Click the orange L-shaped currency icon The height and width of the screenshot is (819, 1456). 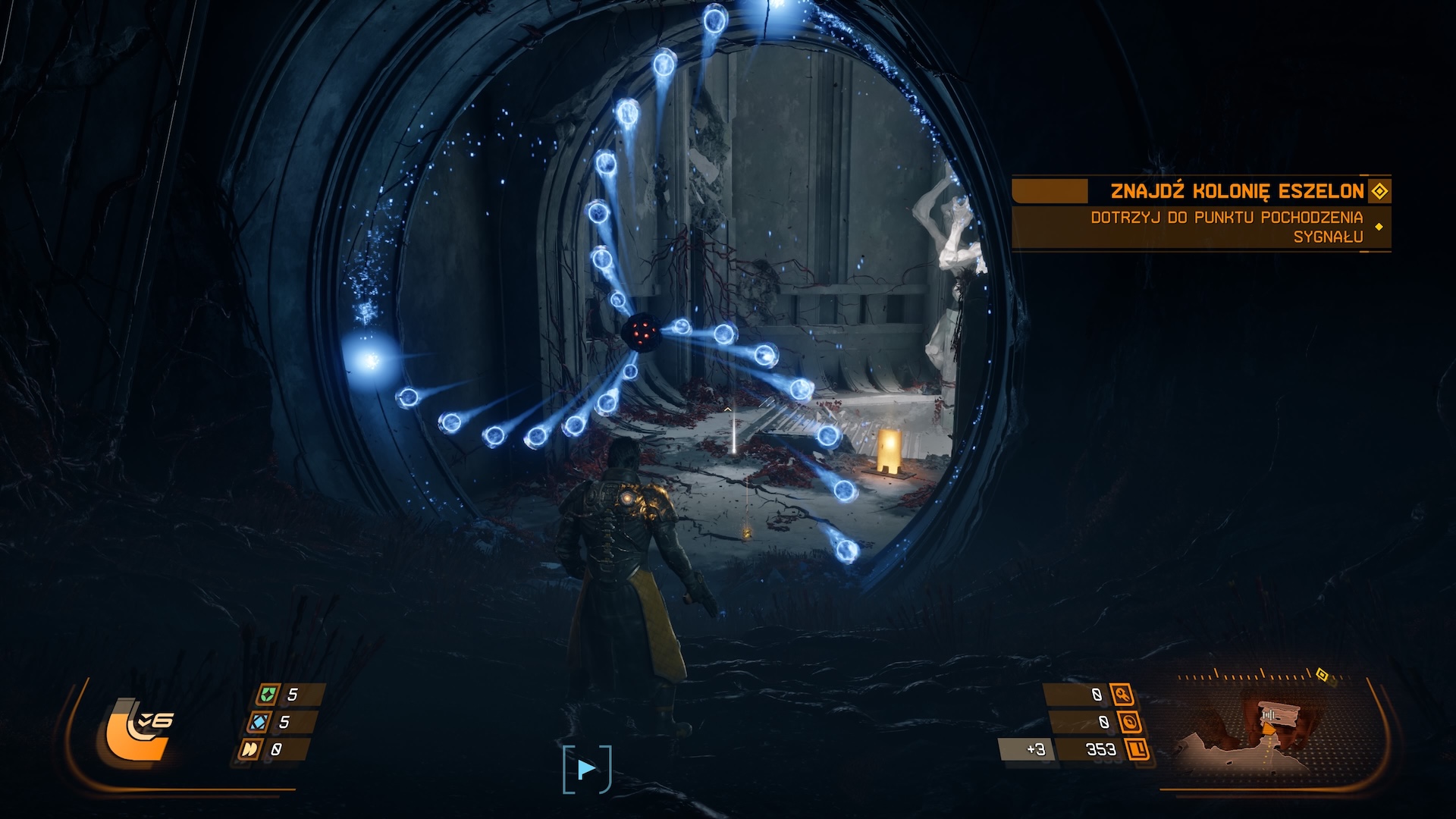coord(1137,749)
